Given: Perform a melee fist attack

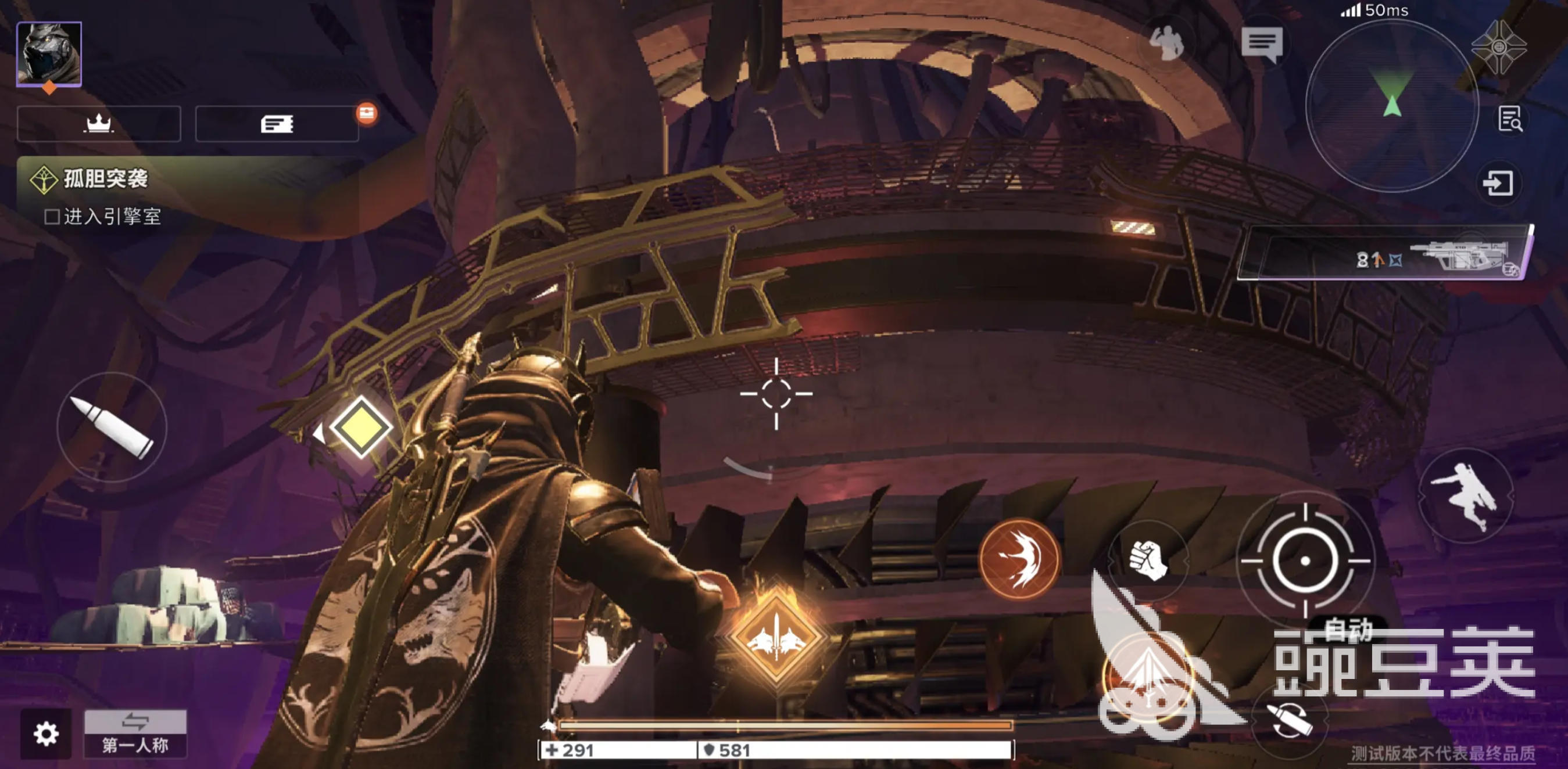Looking at the screenshot, I should point(1147,559).
